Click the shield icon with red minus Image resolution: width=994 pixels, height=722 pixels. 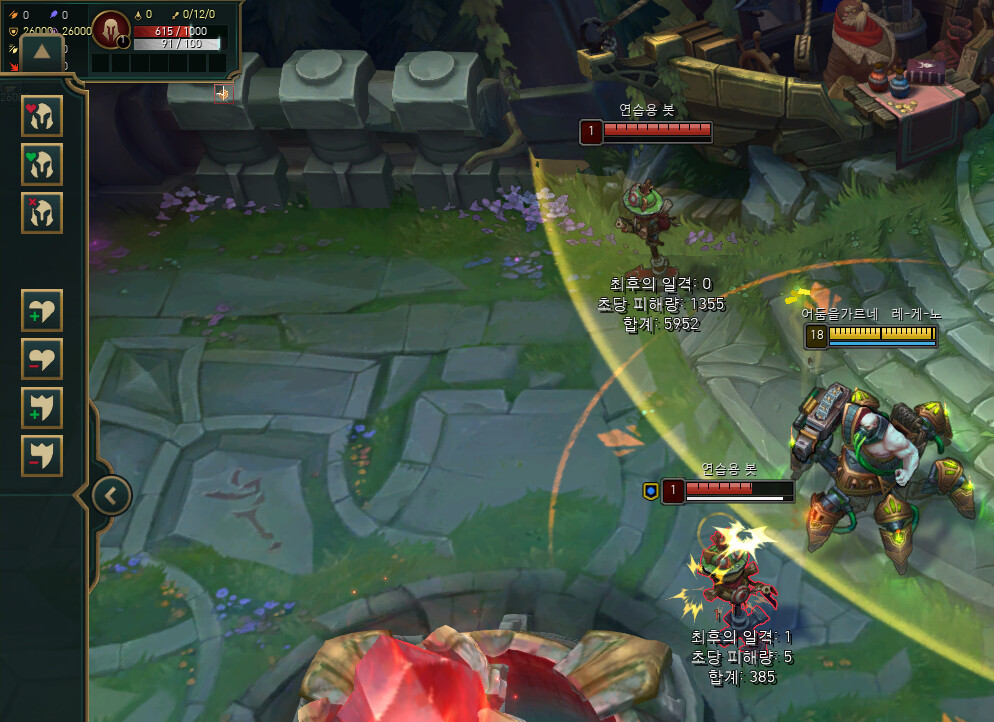(x=42, y=455)
